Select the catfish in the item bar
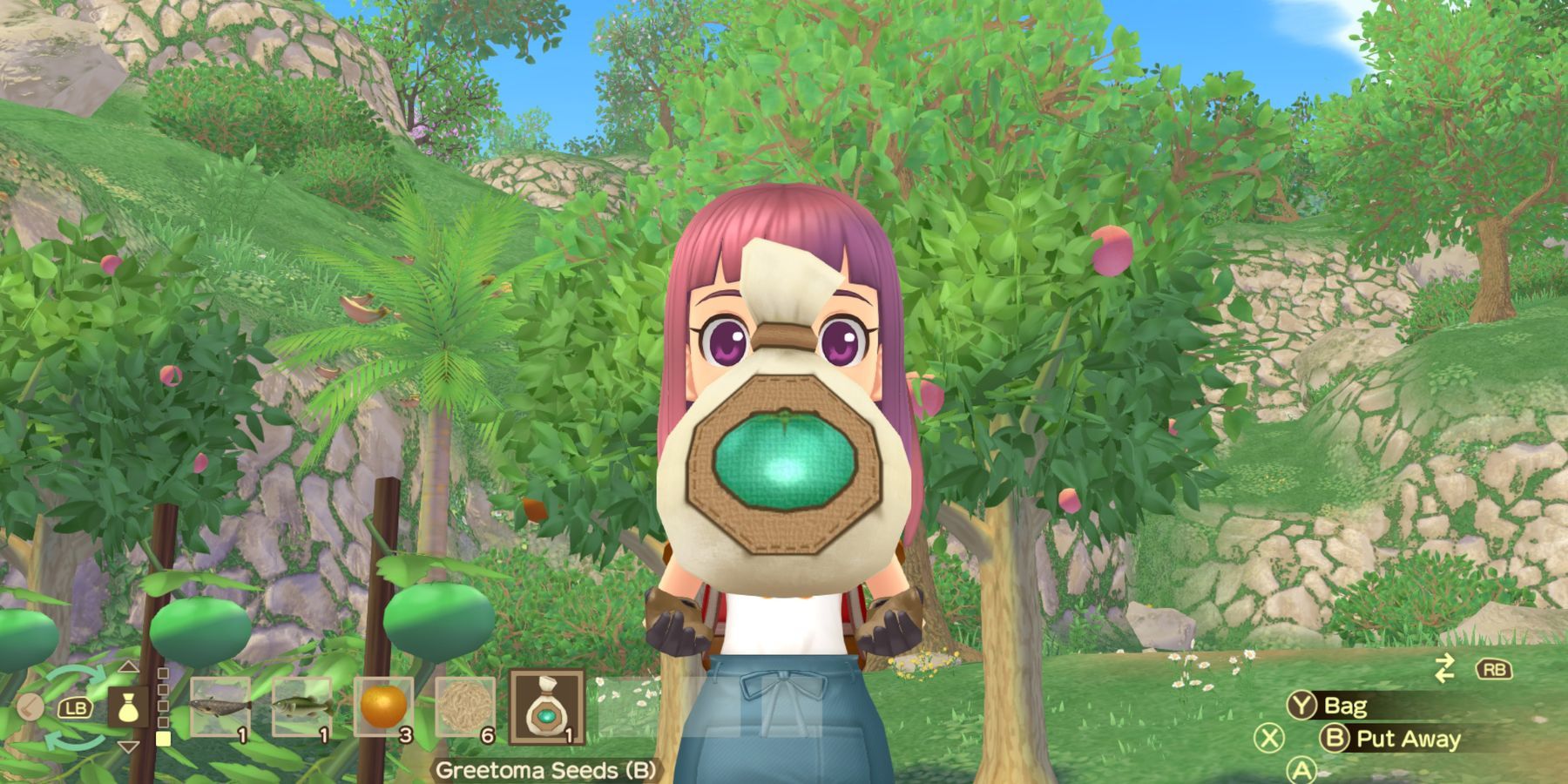Viewport: 1568px width, 784px height. [220, 705]
